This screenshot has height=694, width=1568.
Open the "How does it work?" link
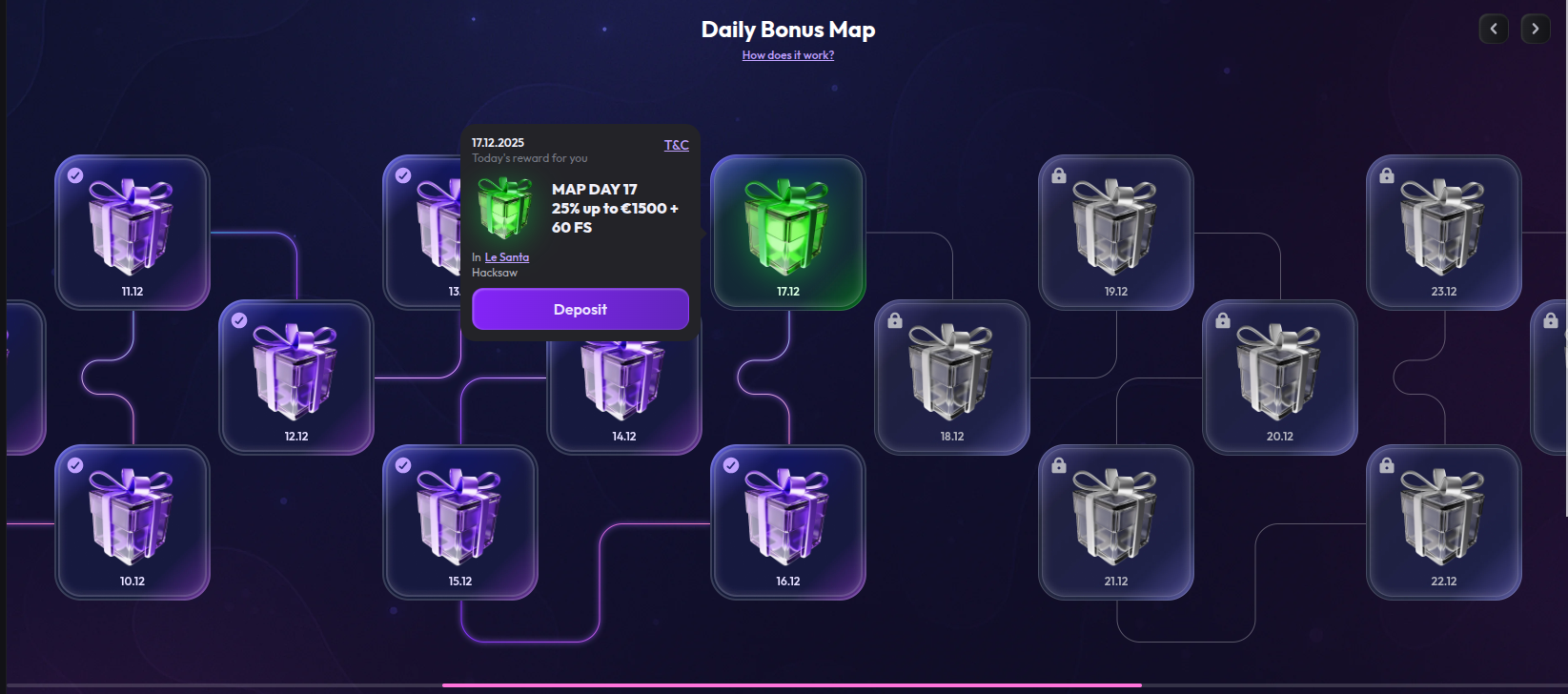(x=787, y=55)
